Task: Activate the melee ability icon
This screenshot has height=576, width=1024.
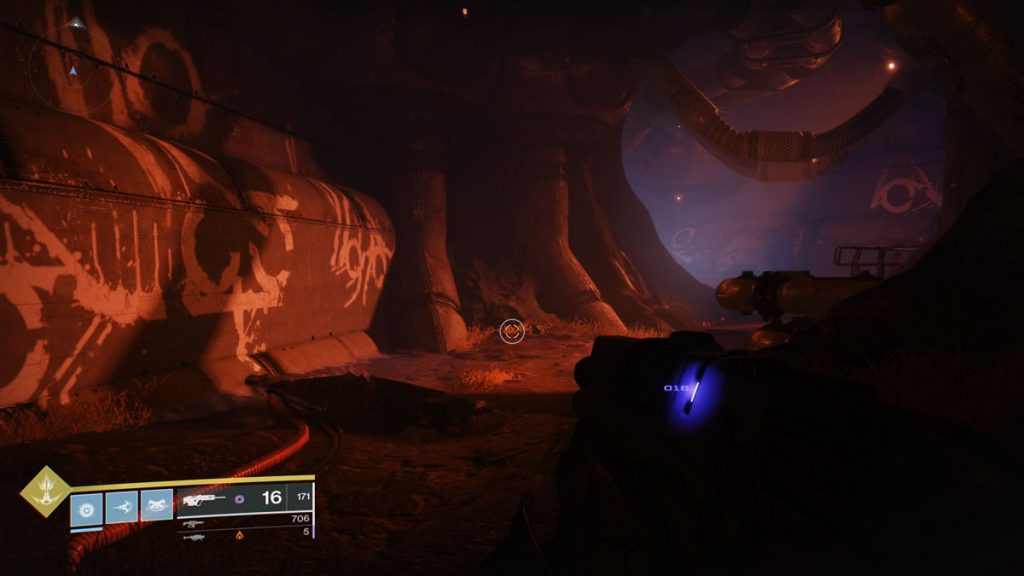Action: [121, 507]
